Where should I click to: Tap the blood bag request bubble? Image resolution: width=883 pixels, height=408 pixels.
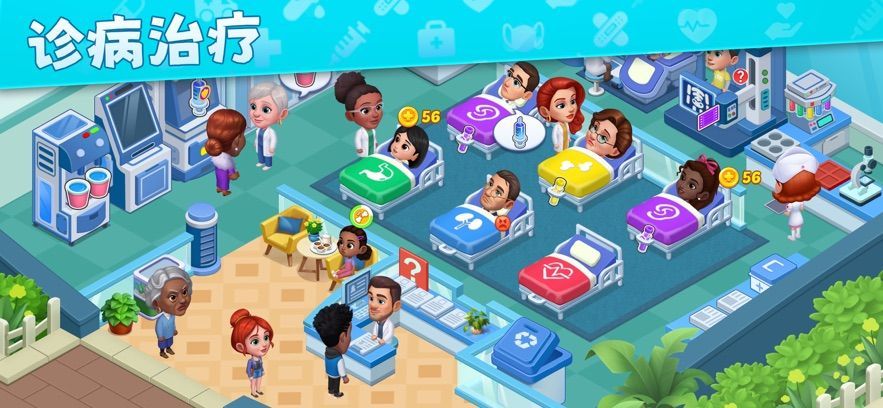300,77
